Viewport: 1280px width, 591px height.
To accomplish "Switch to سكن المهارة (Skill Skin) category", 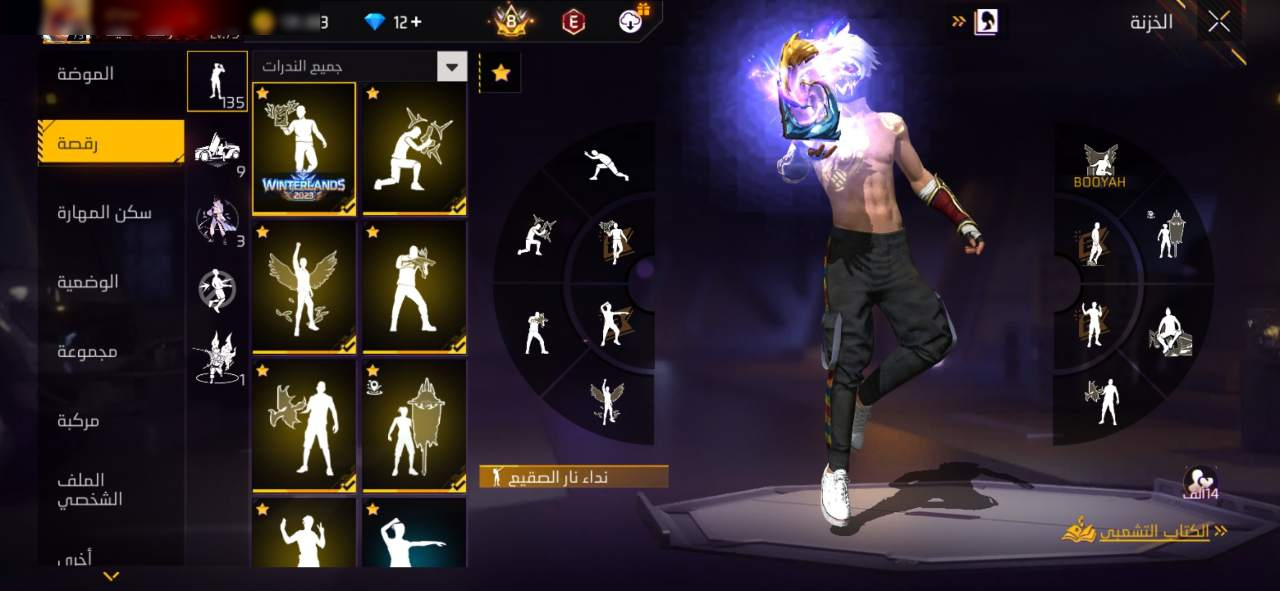I will point(104,212).
